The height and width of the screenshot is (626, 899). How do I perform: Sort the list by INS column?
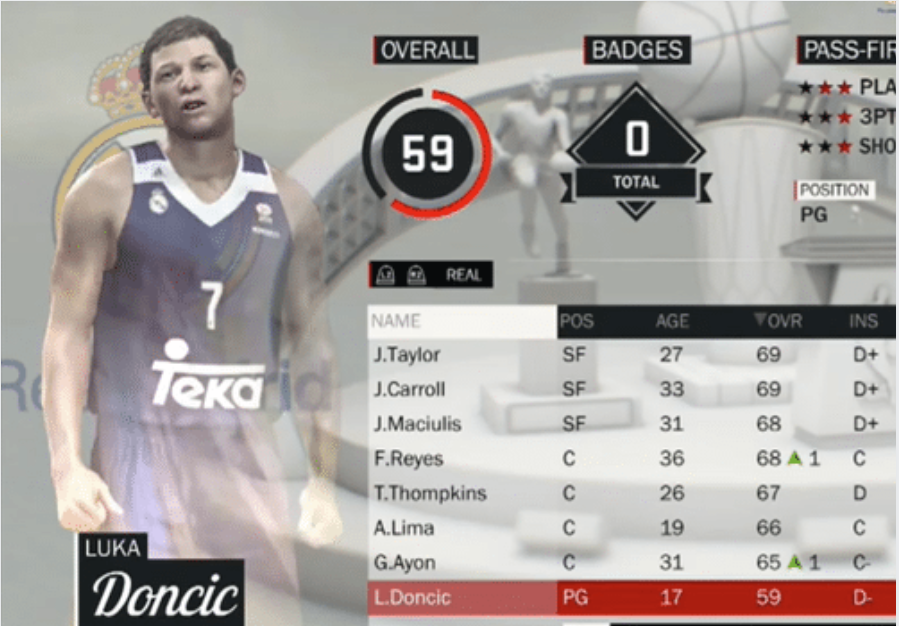point(863,321)
